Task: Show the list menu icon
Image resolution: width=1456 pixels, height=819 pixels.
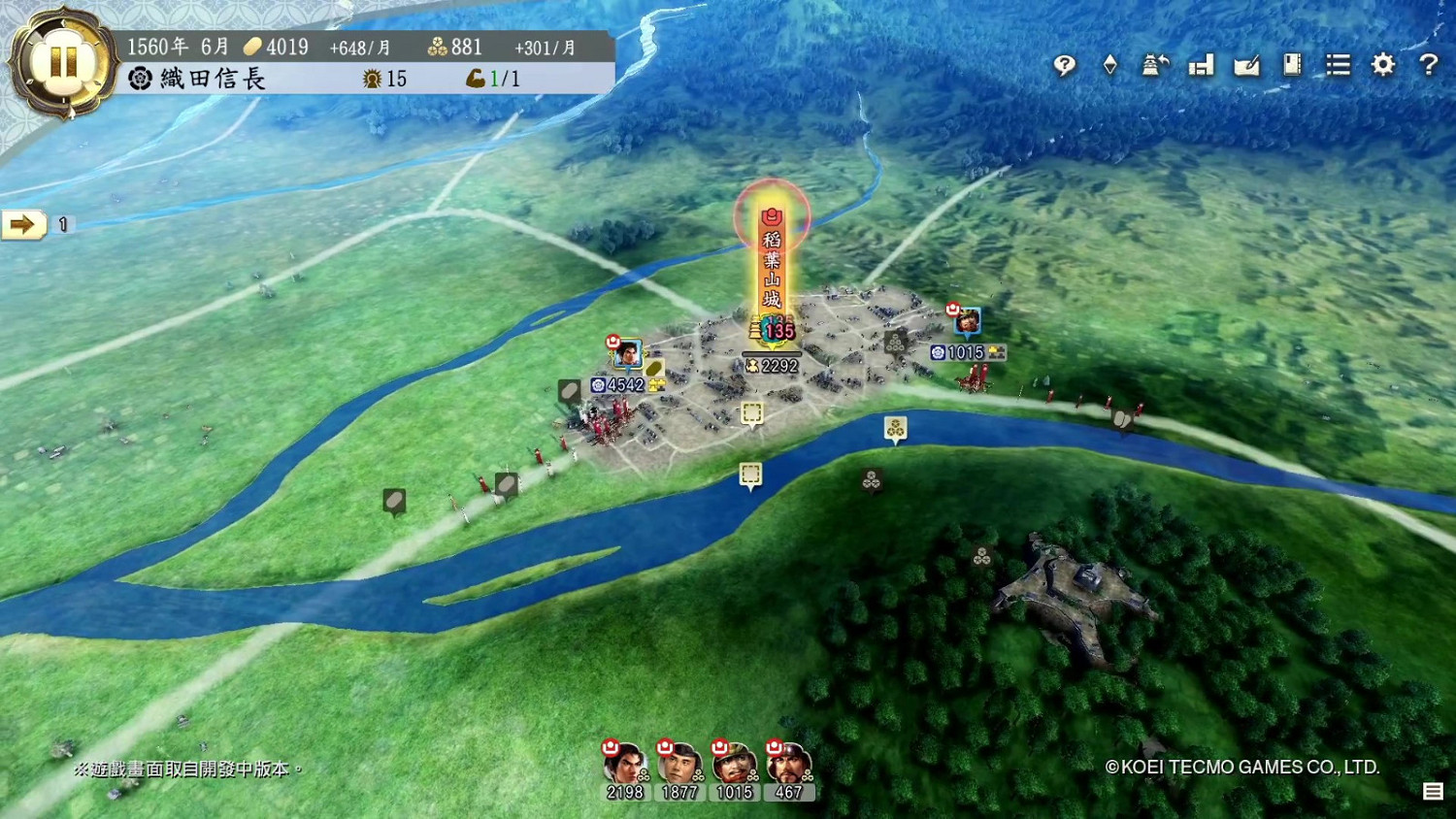Action: [1338, 65]
